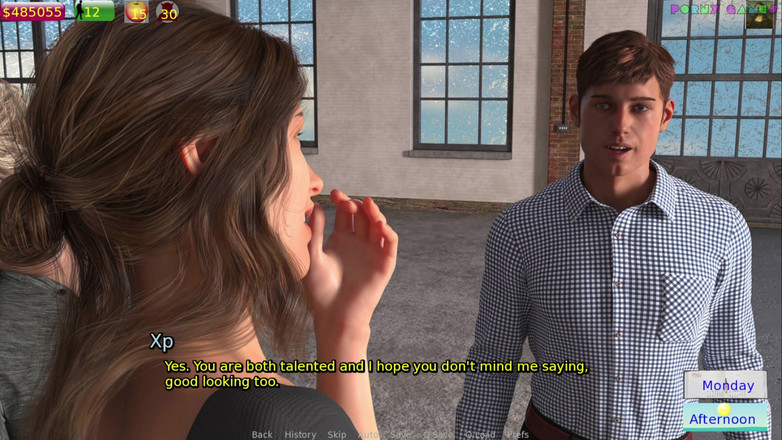The height and width of the screenshot is (440, 782).
Task: Open the Prefs settings menu
Action: [517, 434]
